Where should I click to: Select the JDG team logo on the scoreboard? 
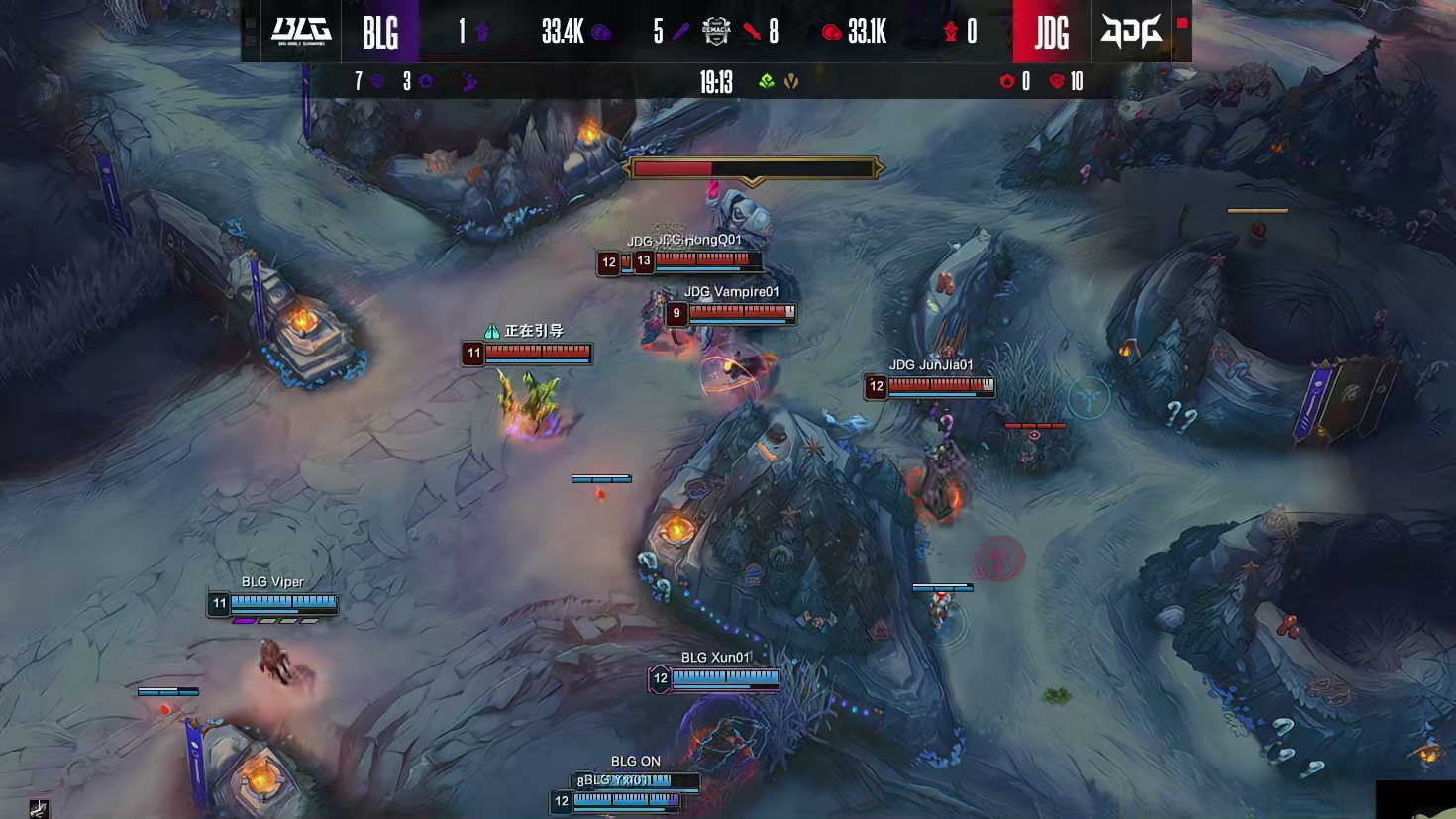1131,32
